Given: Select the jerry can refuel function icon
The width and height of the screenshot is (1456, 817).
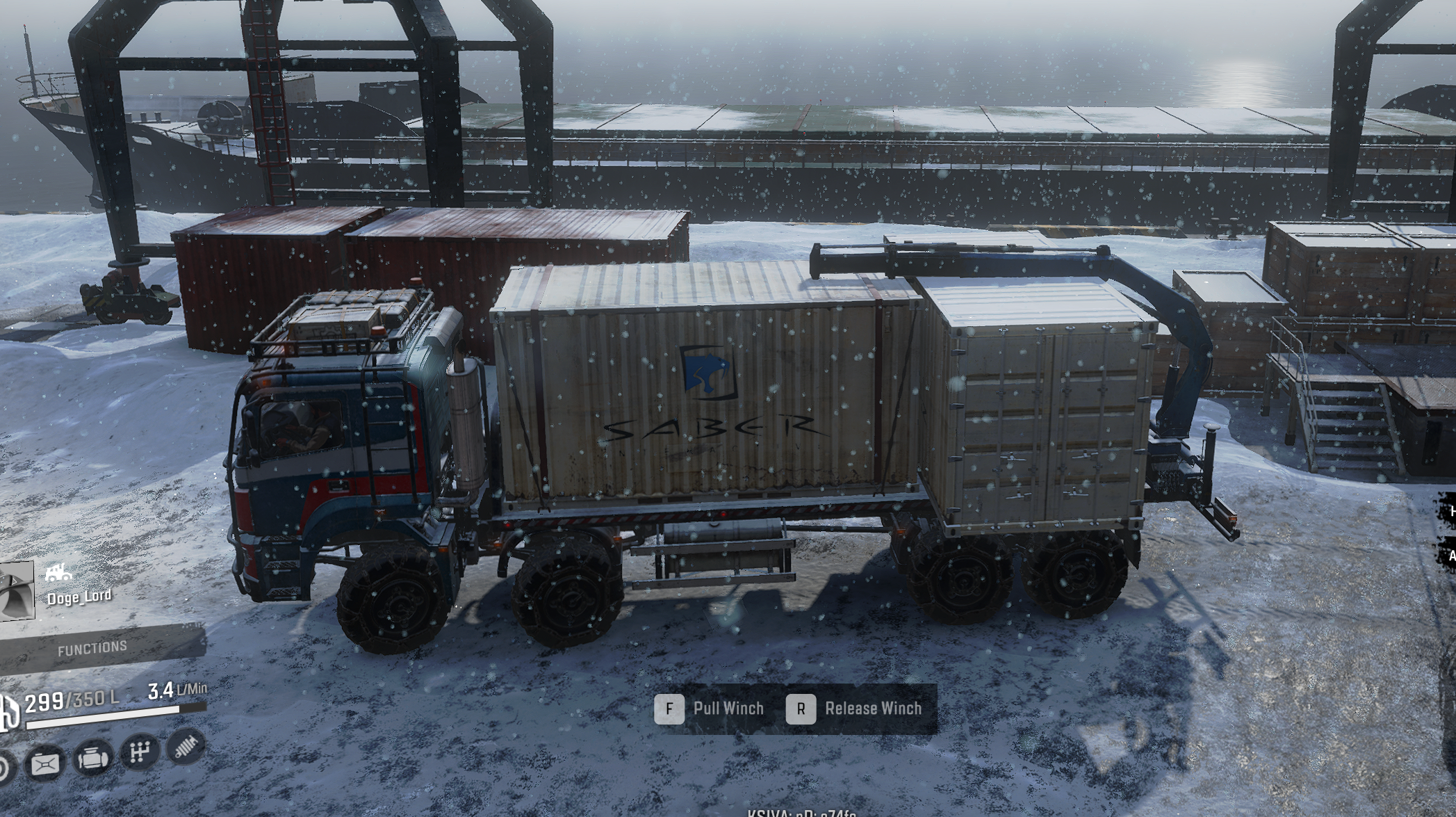Looking at the screenshot, I should [x=46, y=763].
